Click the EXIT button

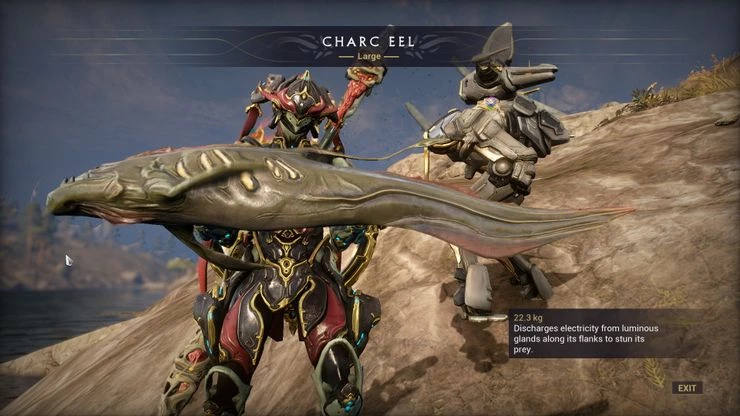pos(687,388)
